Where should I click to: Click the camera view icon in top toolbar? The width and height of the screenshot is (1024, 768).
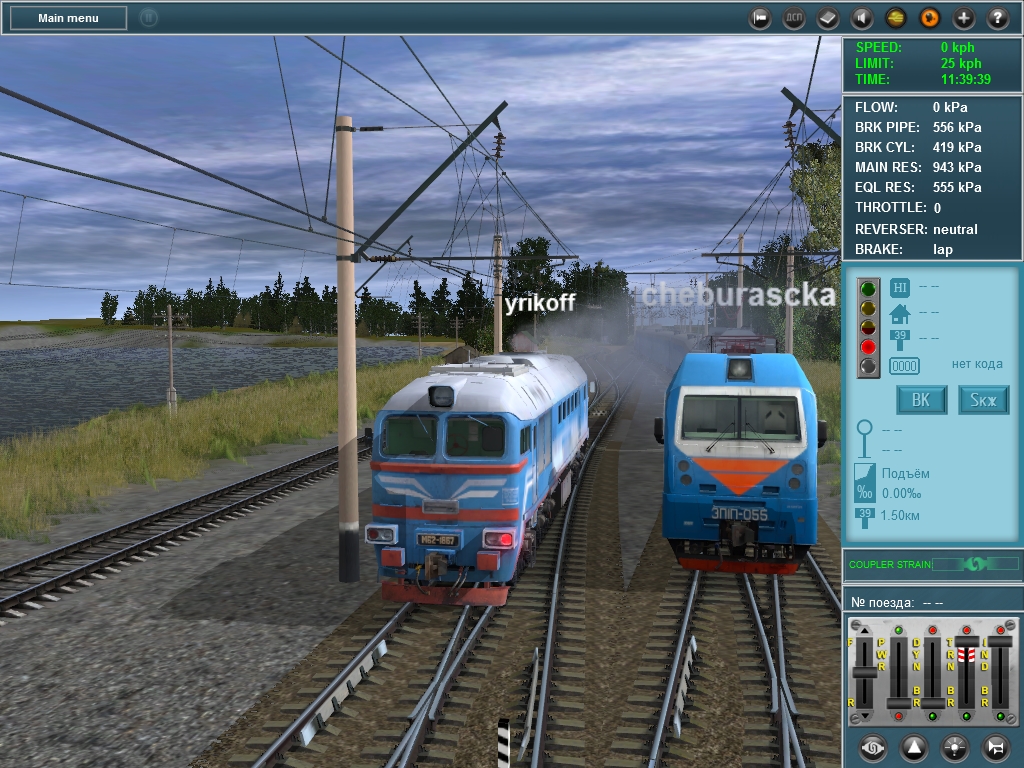(761, 18)
